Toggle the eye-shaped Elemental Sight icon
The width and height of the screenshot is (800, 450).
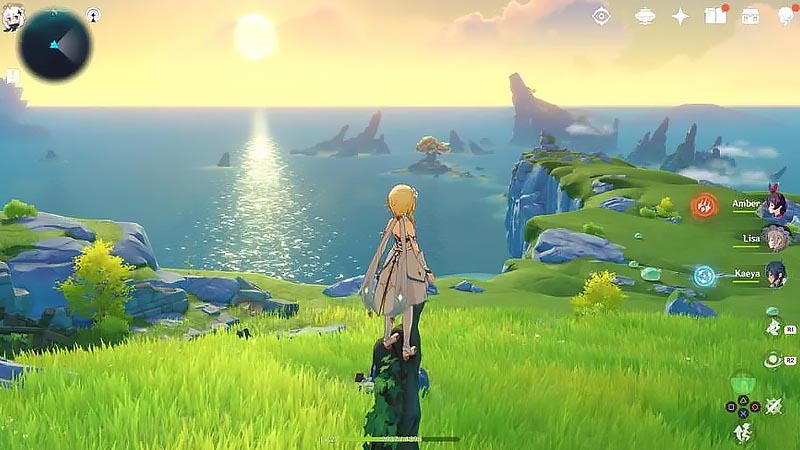coord(601,15)
